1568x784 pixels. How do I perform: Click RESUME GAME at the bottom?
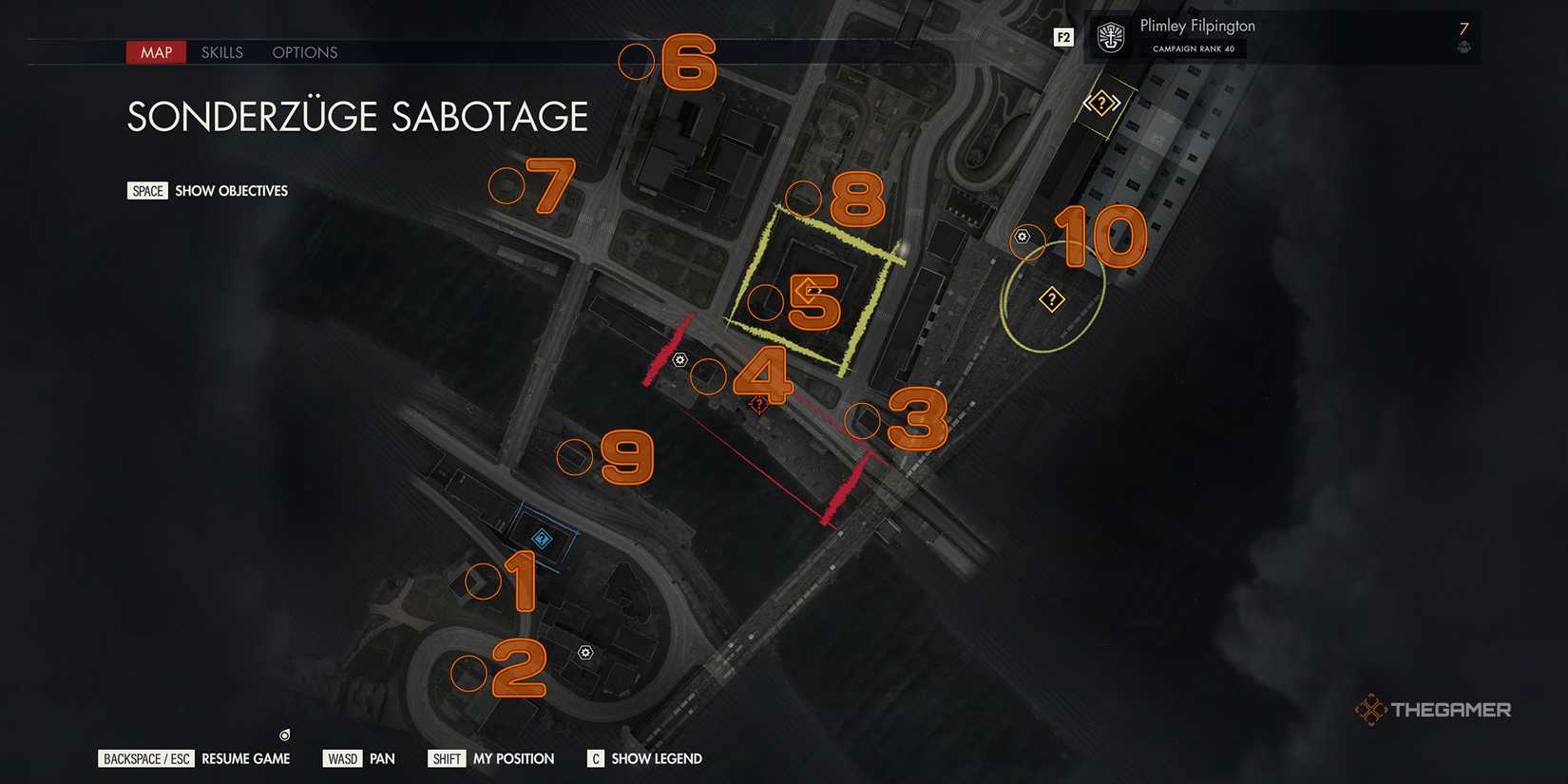tap(245, 758)
